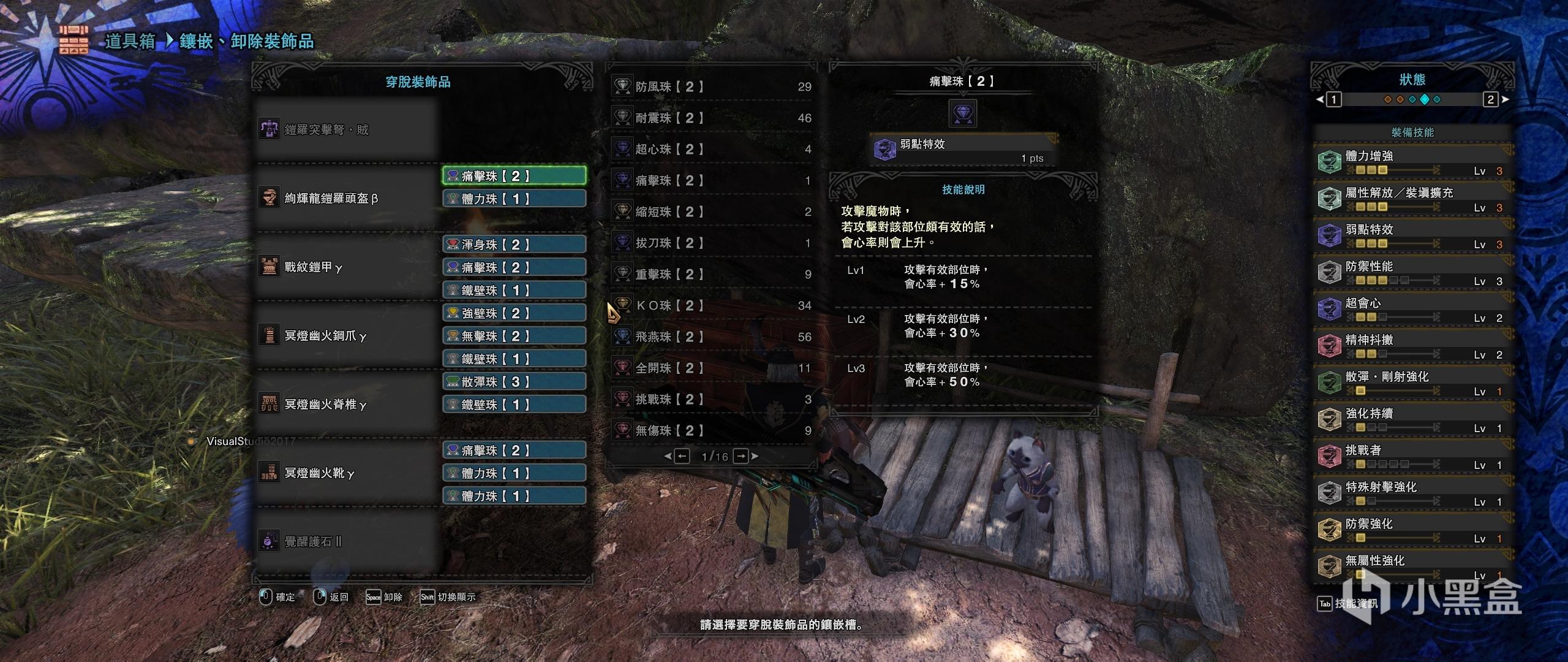Select the 防風珠【2】 decoration row
The height and width of the screenshot is (662, 1568).
click(710, 87)
